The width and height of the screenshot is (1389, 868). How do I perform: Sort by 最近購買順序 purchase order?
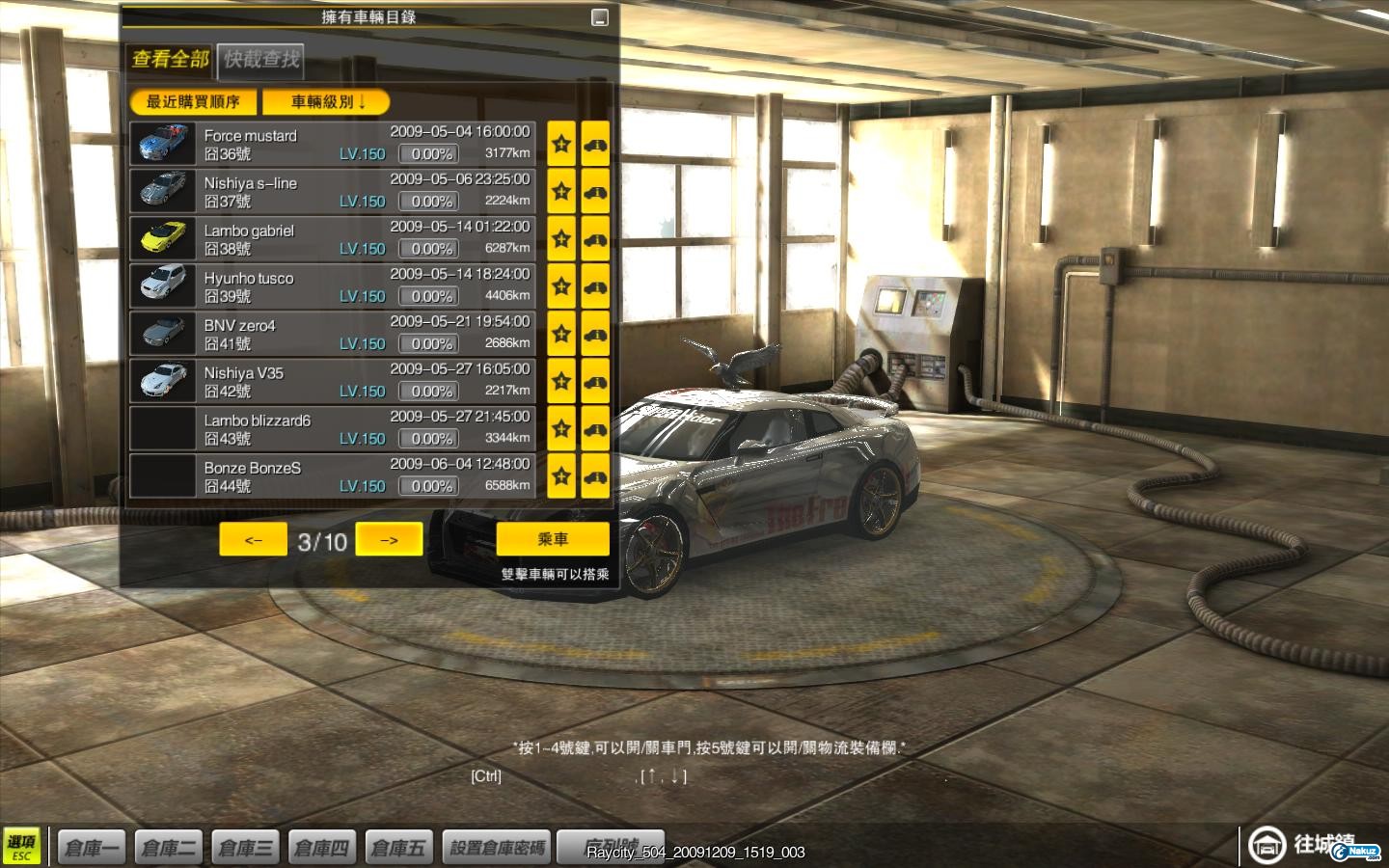tap(193, 101)
